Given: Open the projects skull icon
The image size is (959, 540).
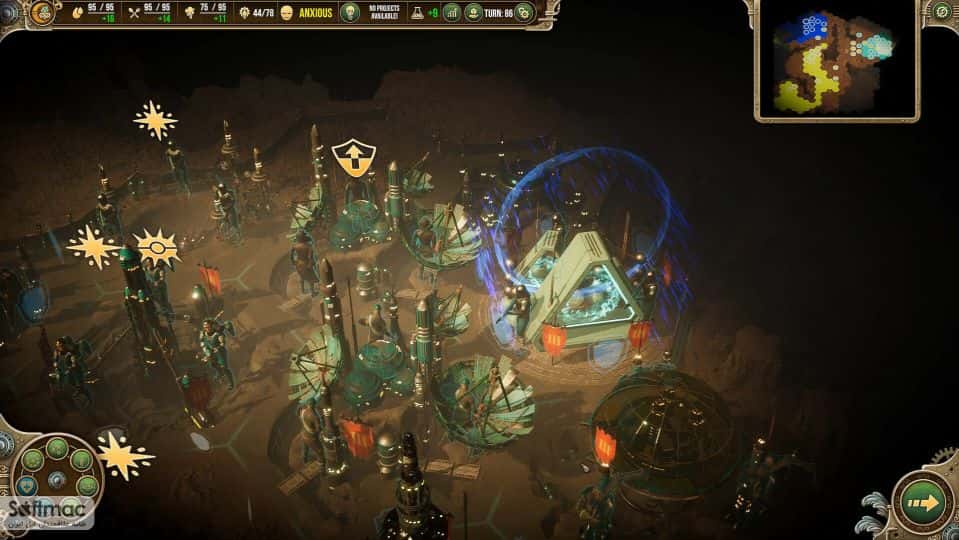Looking at the screenshot, I should point(351,13).
